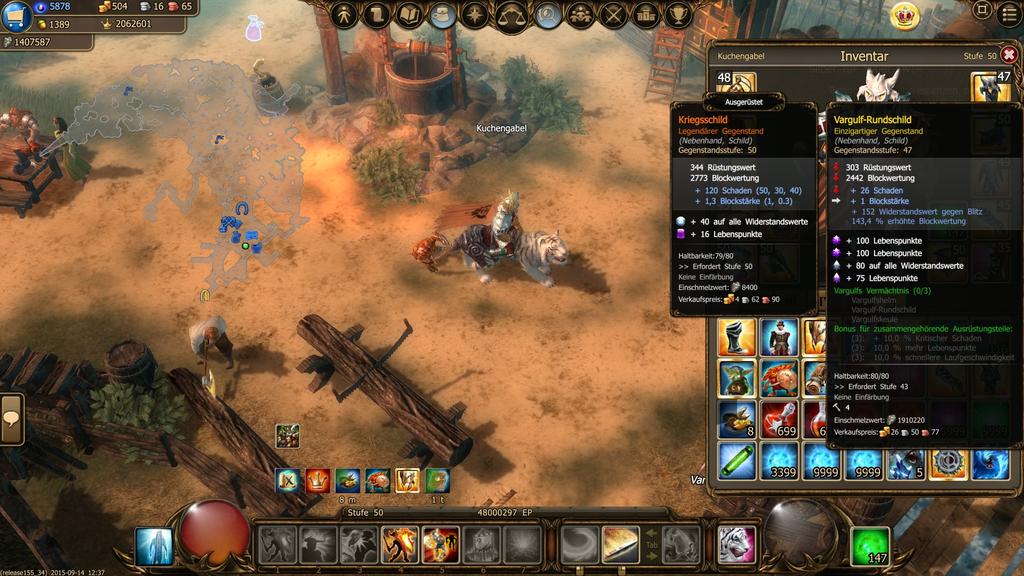Use the green essence slot showing 147
The width and height of the screenshot is (1024, 576).
(x=869, y=546)
